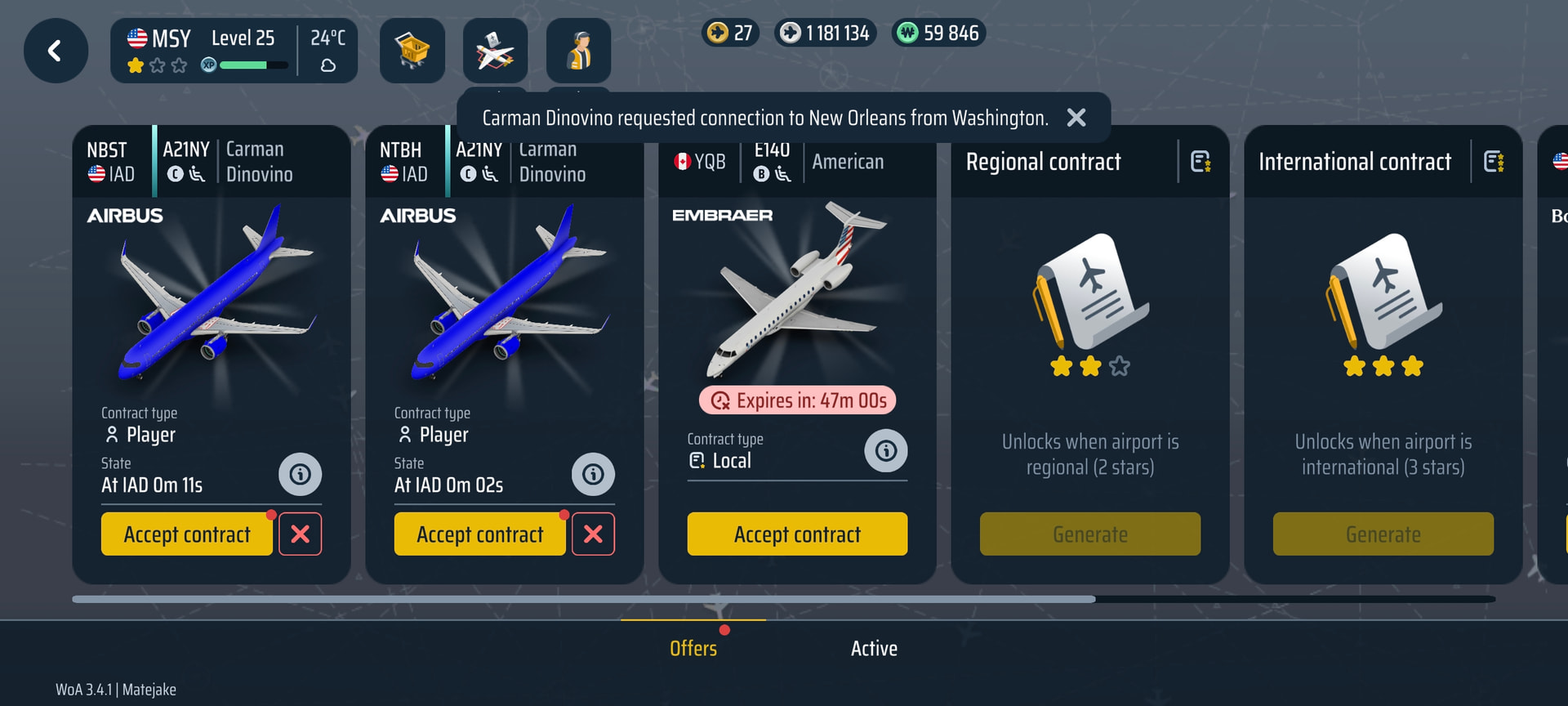The image size is (1568, 706).
Task: Show info for the NBST contract
Action: [300, 475]
